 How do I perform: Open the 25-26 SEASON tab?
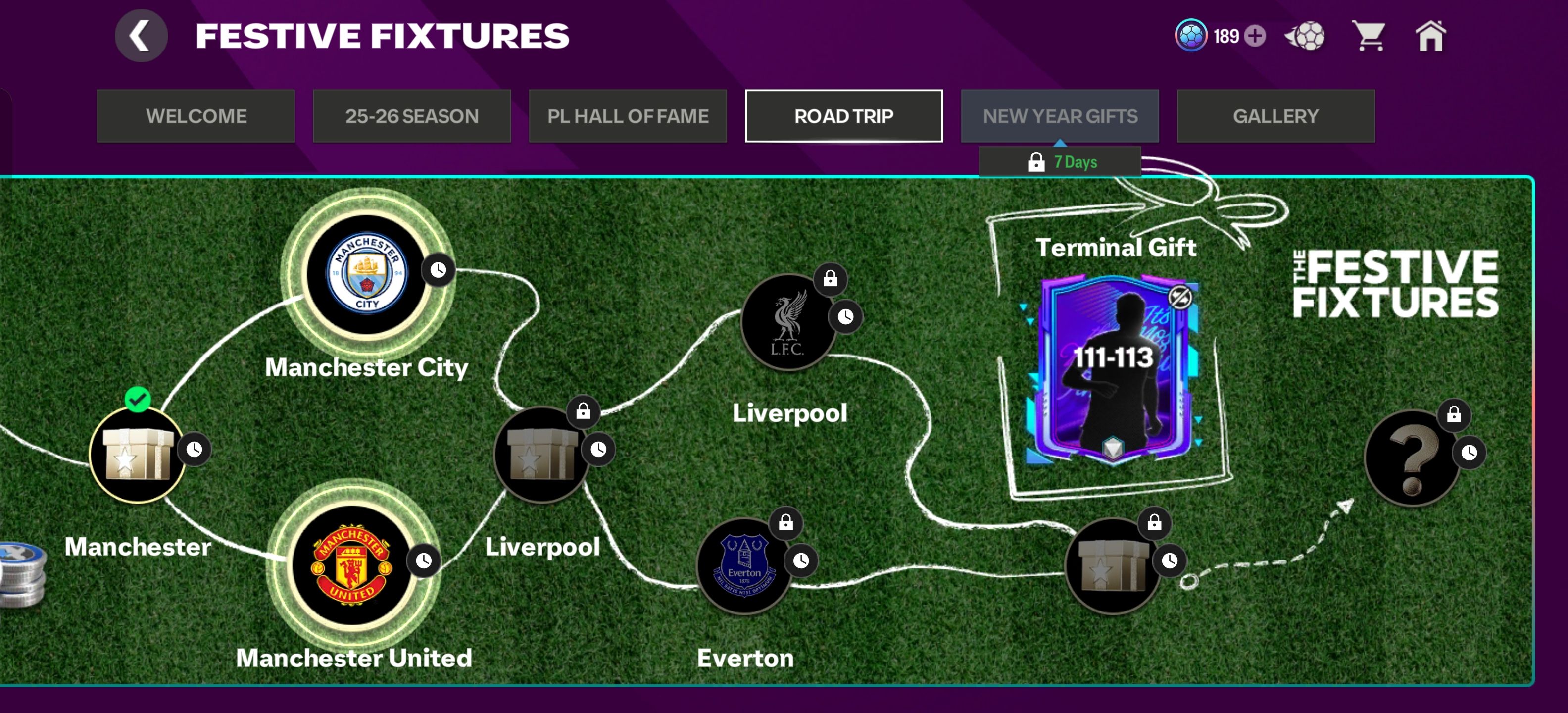412,116
